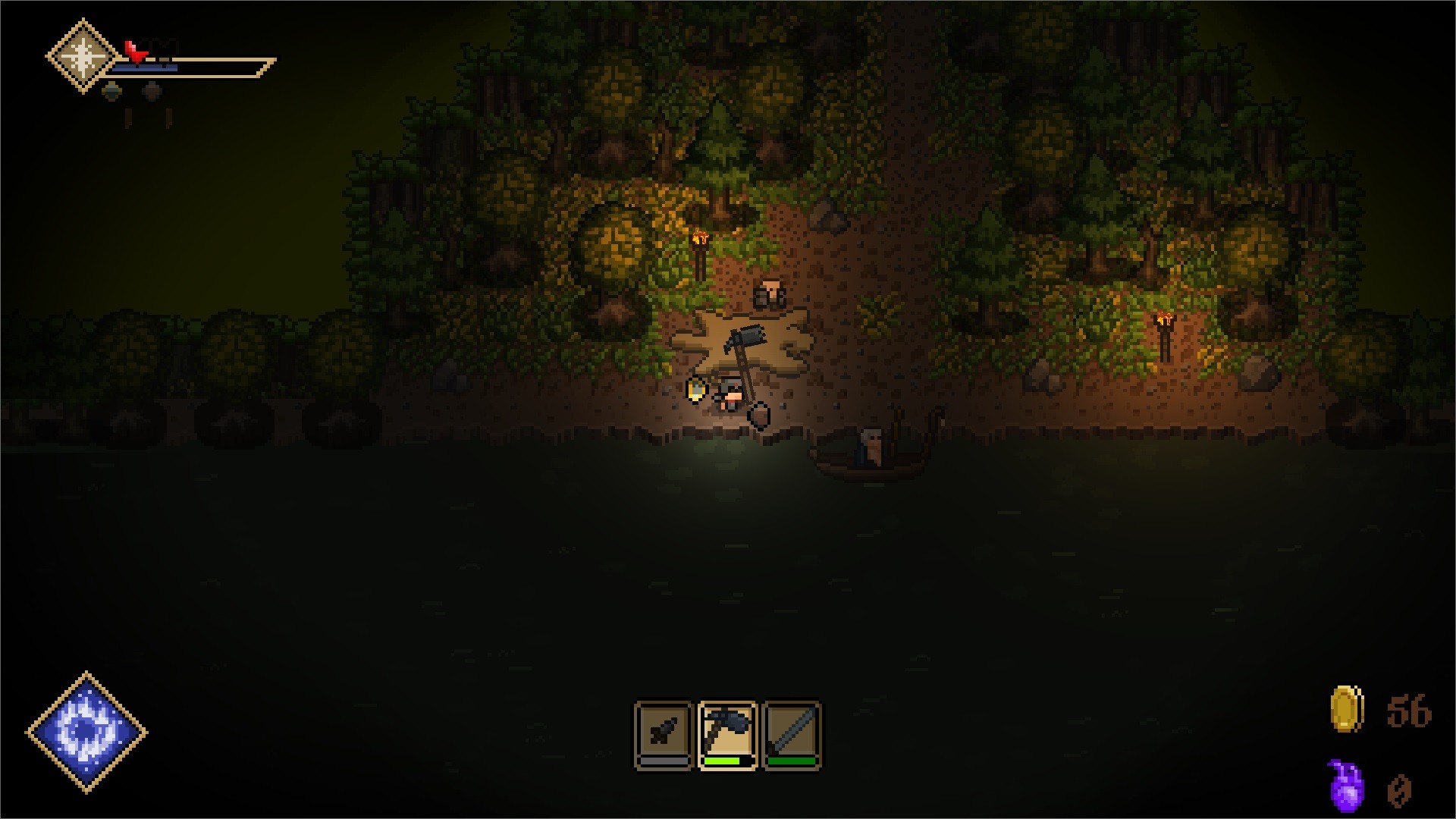
Task: Select the scythe hotbar slot
Action: pos(727,733)
